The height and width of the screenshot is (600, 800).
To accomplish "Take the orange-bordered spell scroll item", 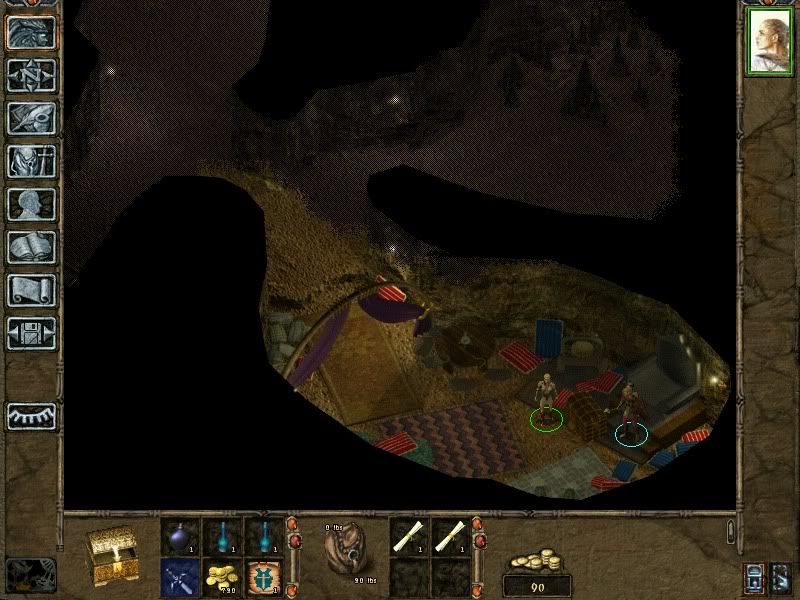I will (263, 575).
